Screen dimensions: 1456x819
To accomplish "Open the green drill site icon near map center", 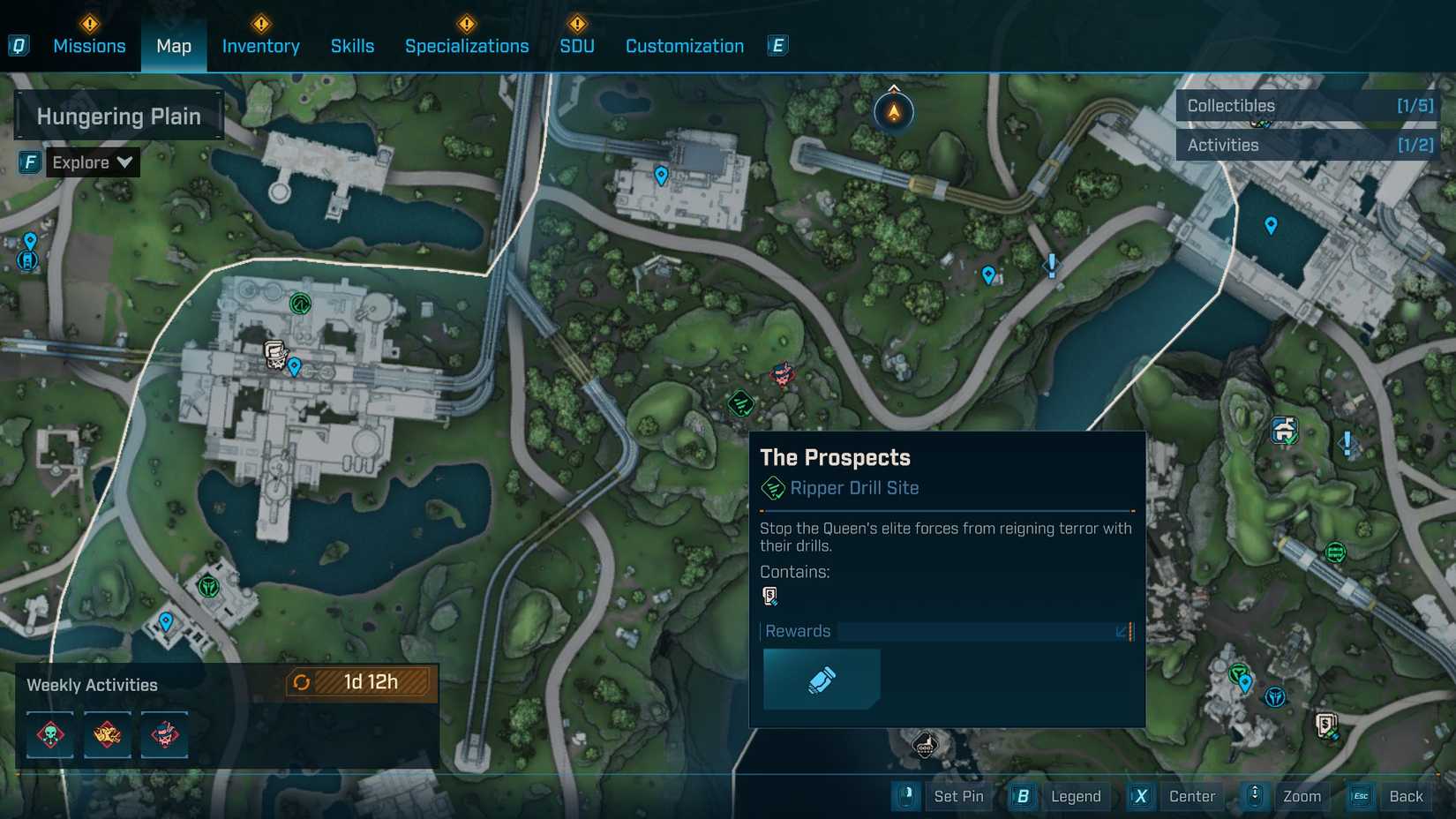I will (x=739, y=404).
